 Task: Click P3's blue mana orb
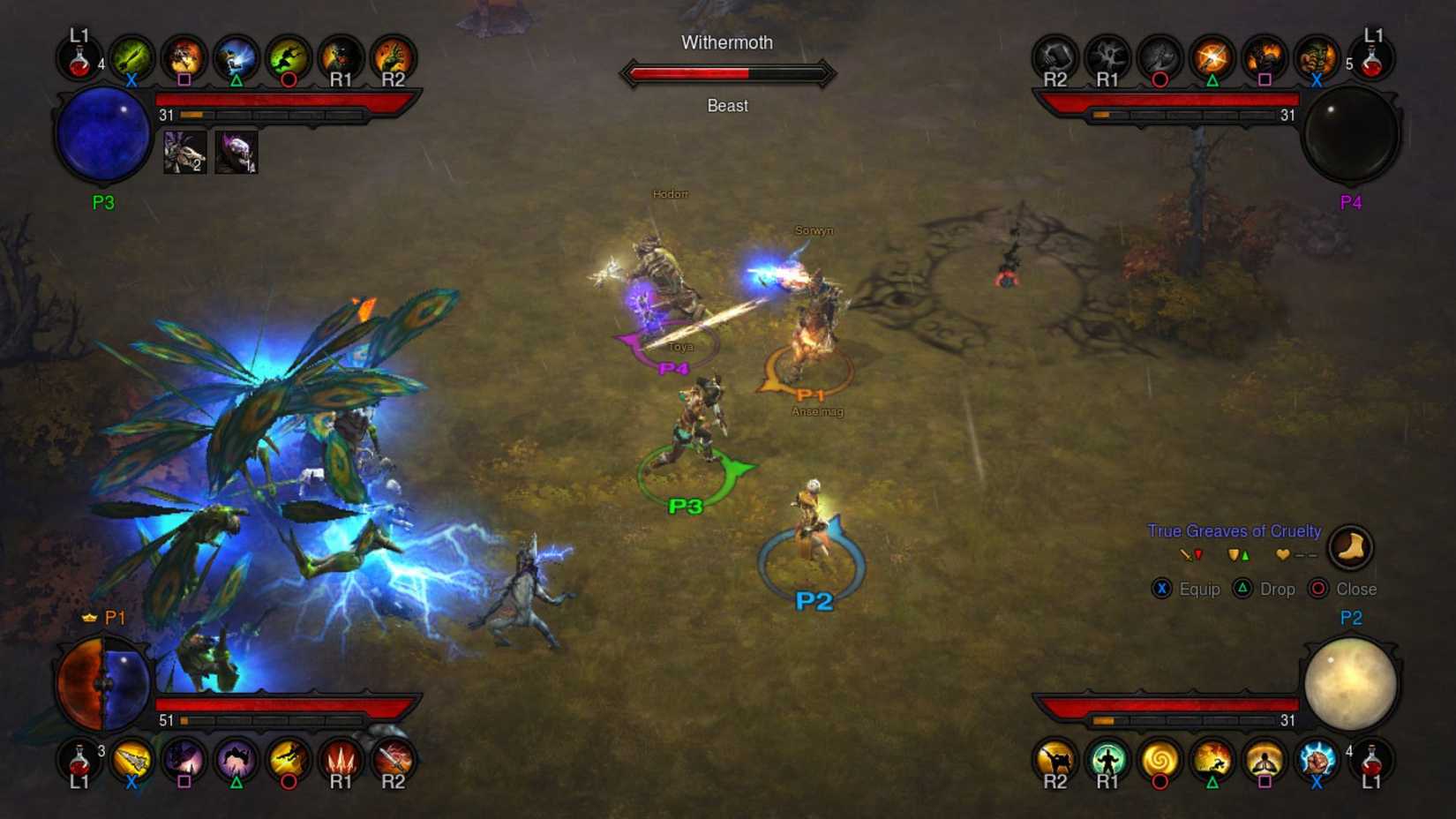tap(101, 134)
